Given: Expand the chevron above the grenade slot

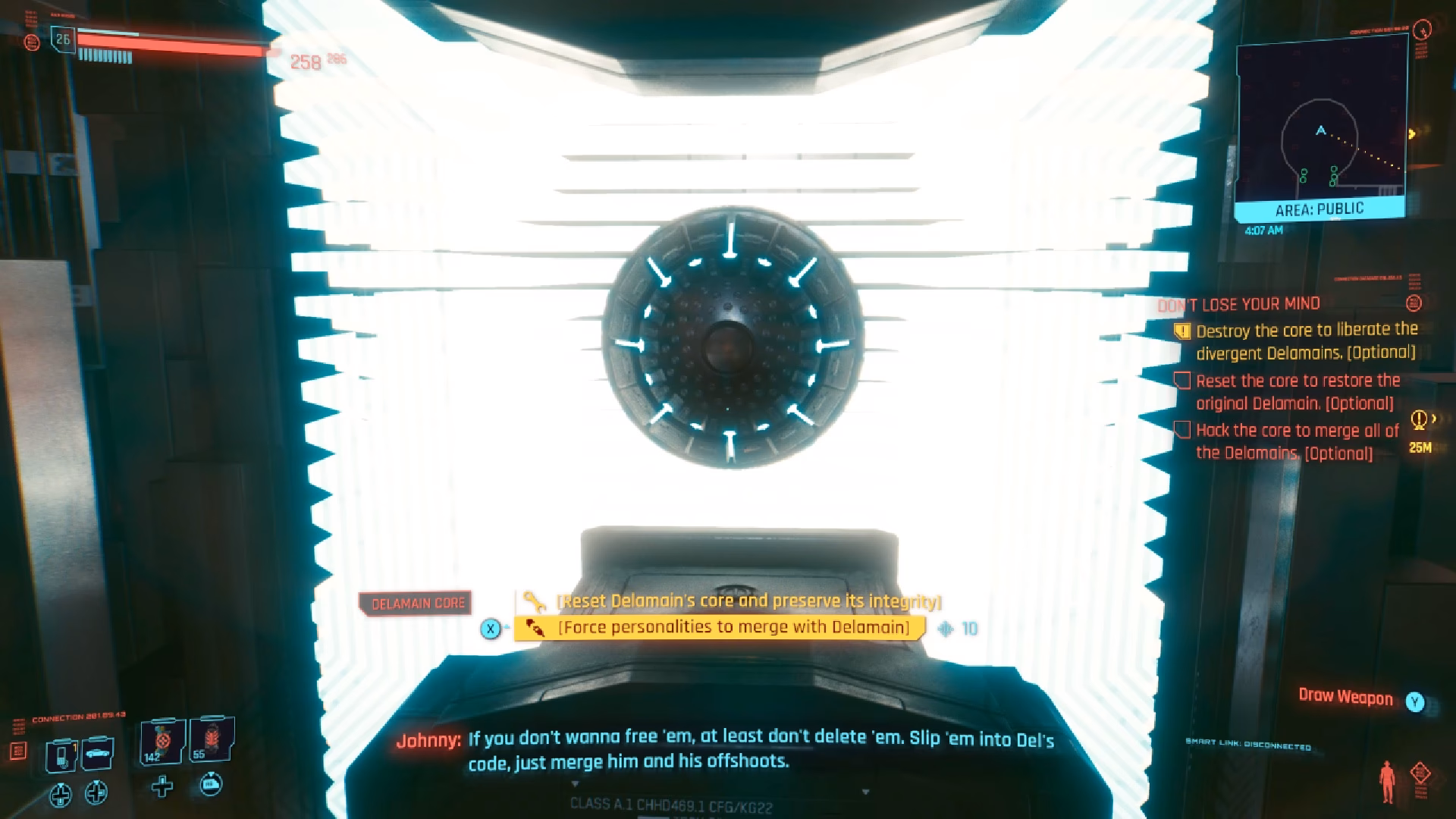Looking at the screenshot, I should point(211,718).
